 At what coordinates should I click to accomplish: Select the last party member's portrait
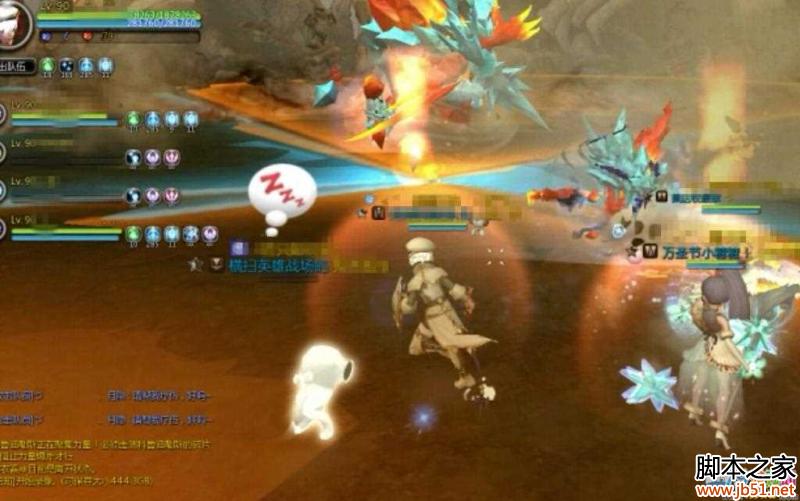click(x=3, y=230)
